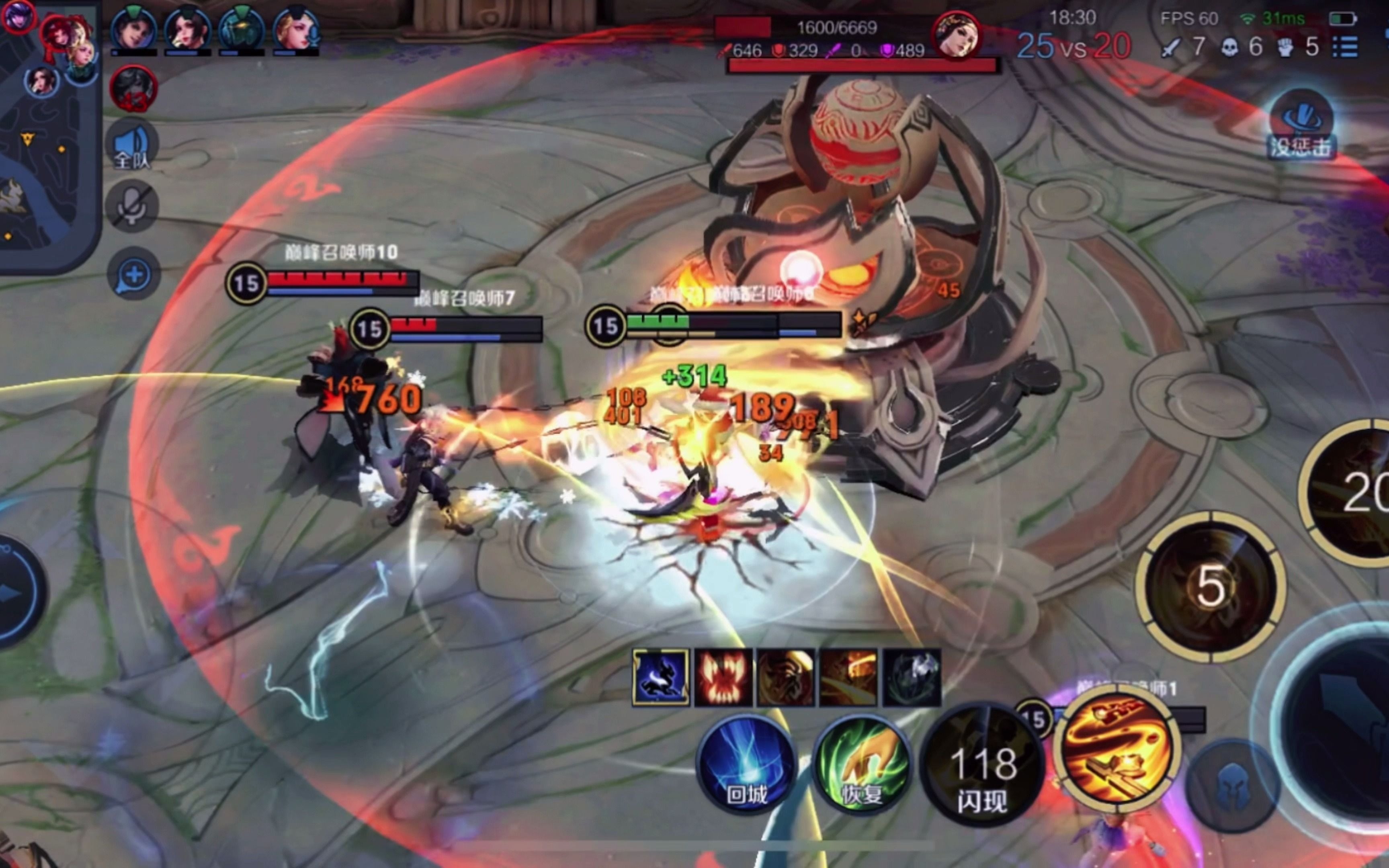Select the blue deer active item

point(661,678)
